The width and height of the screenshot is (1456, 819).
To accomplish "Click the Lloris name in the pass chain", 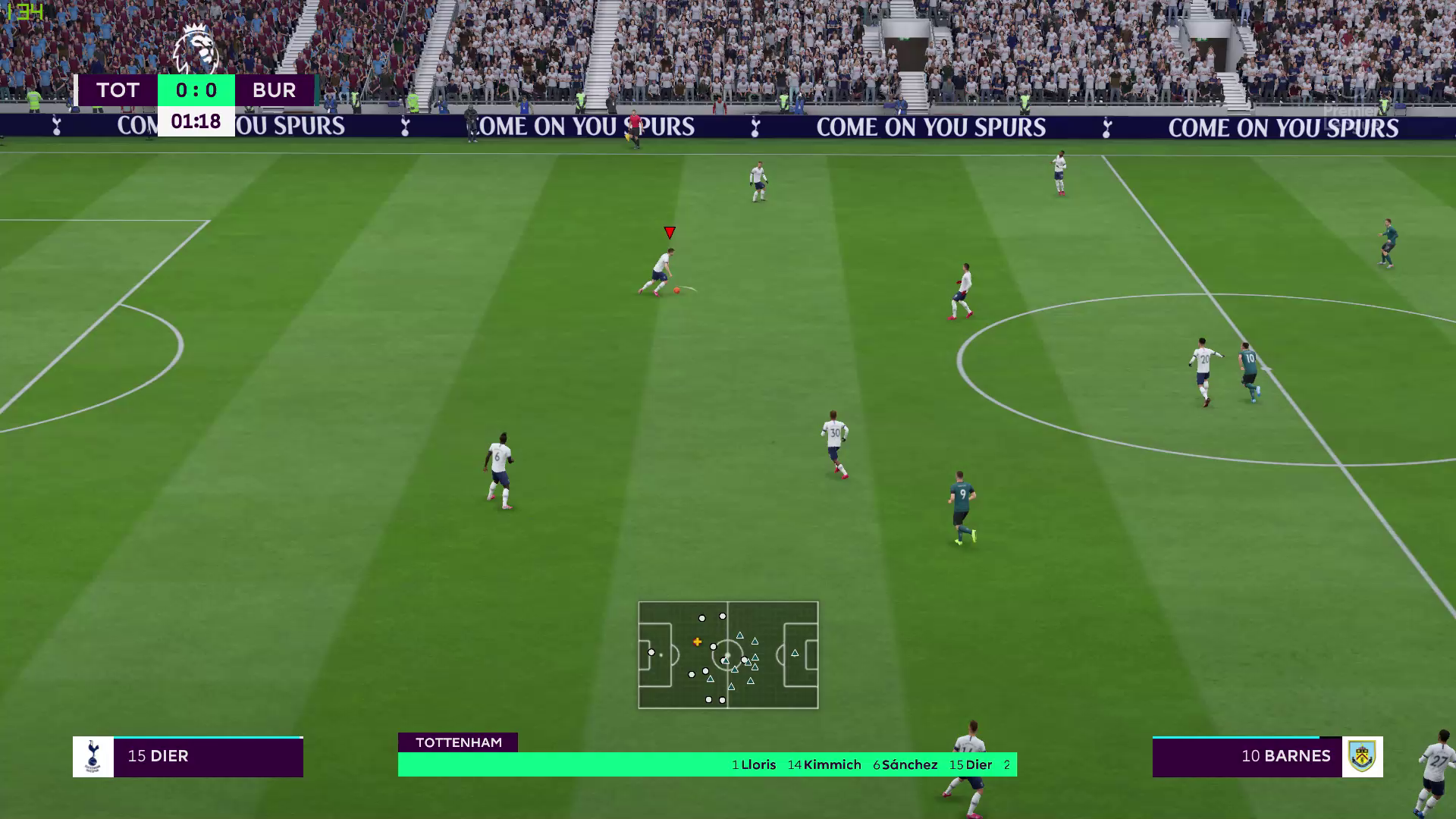I will point(755,765).
